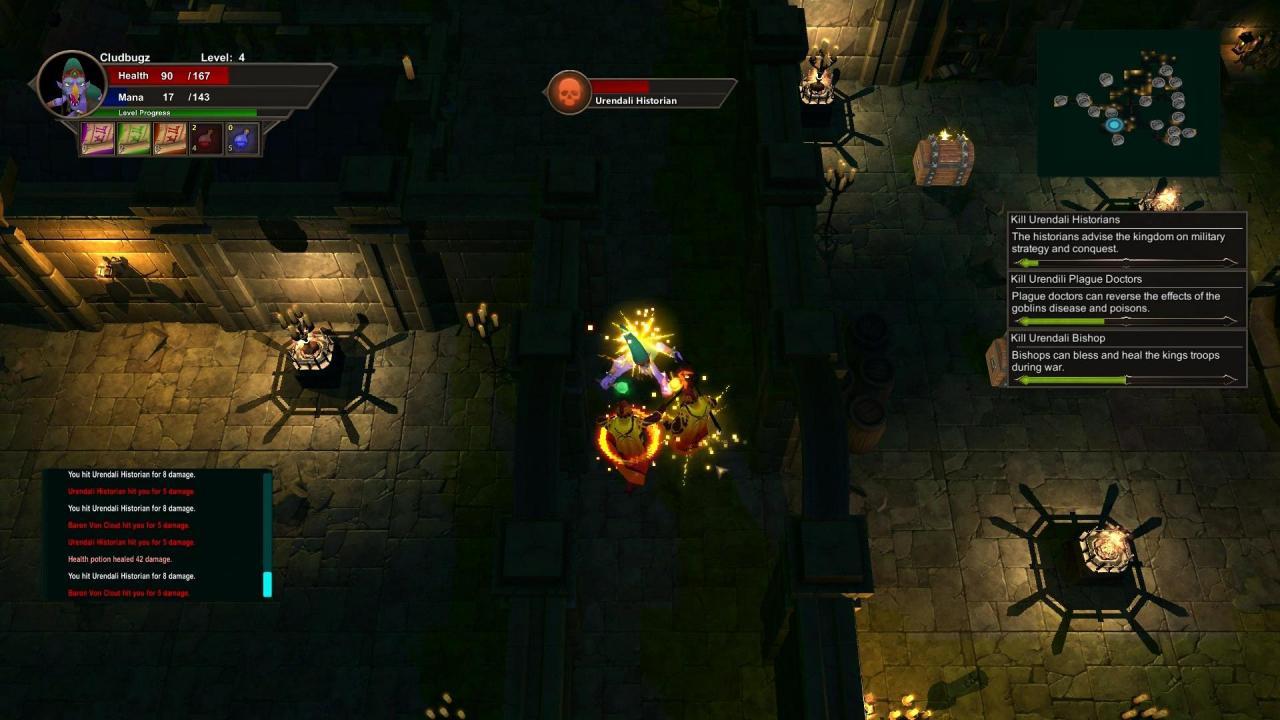Use the health potion from the hotbar

205,139
